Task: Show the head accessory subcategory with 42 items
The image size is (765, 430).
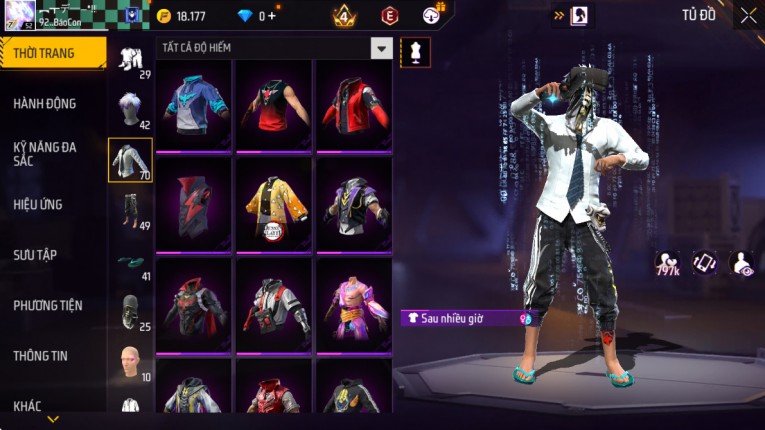Action: (130, 108)
